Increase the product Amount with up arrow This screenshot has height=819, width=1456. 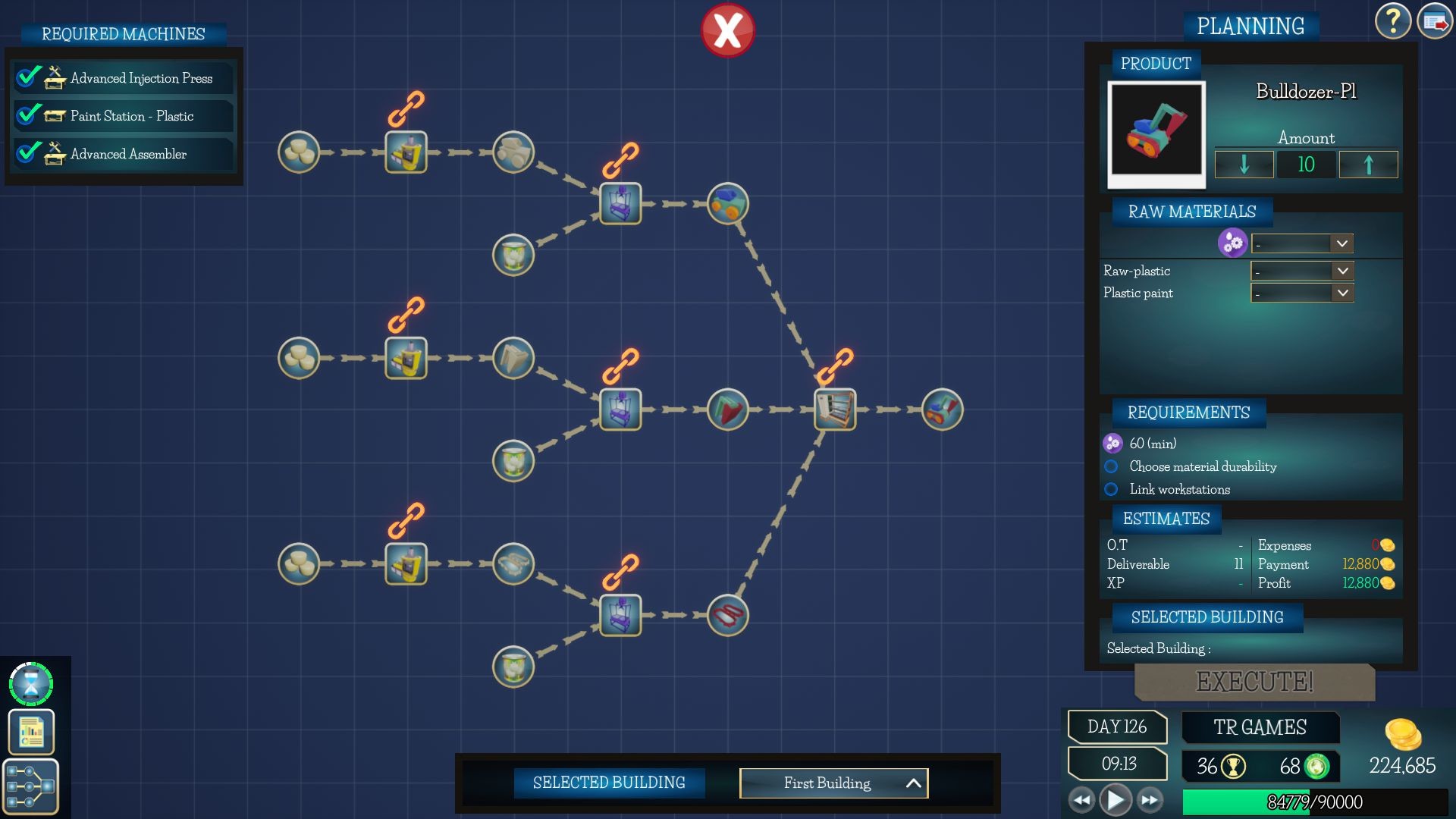[1370, 165]
